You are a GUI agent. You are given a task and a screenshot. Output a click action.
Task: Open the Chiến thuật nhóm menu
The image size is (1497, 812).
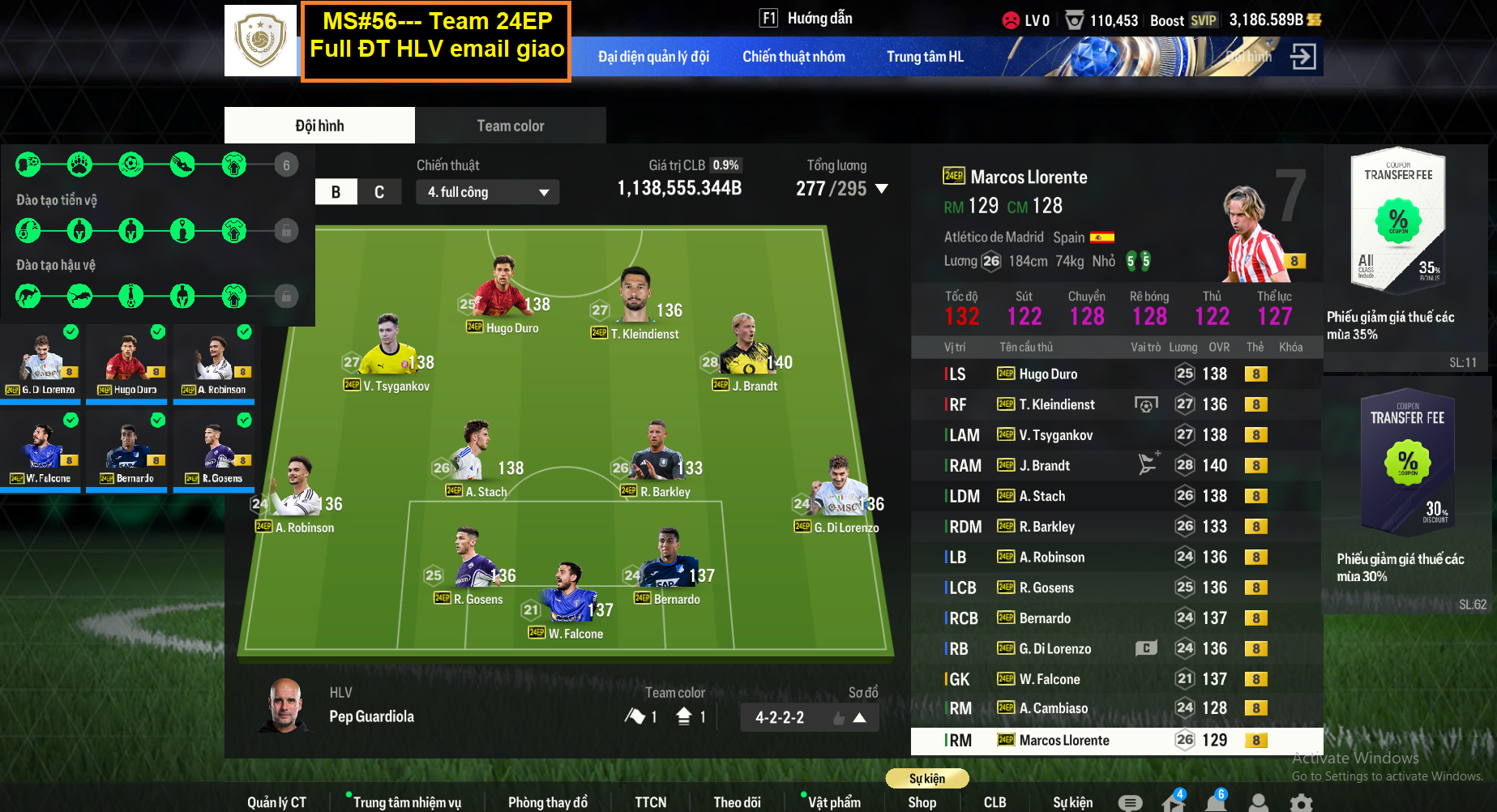(x=793, y=57)
